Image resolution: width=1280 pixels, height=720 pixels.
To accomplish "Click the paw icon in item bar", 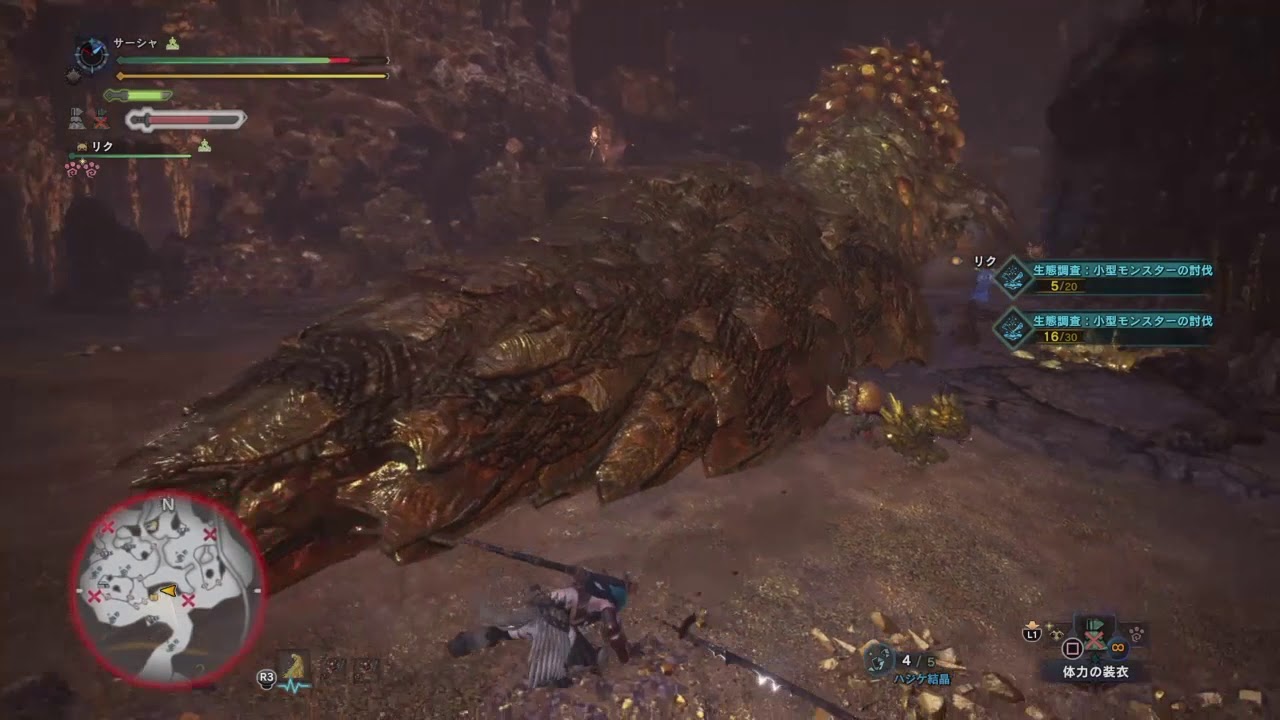I will click(x=1138, y=632).
